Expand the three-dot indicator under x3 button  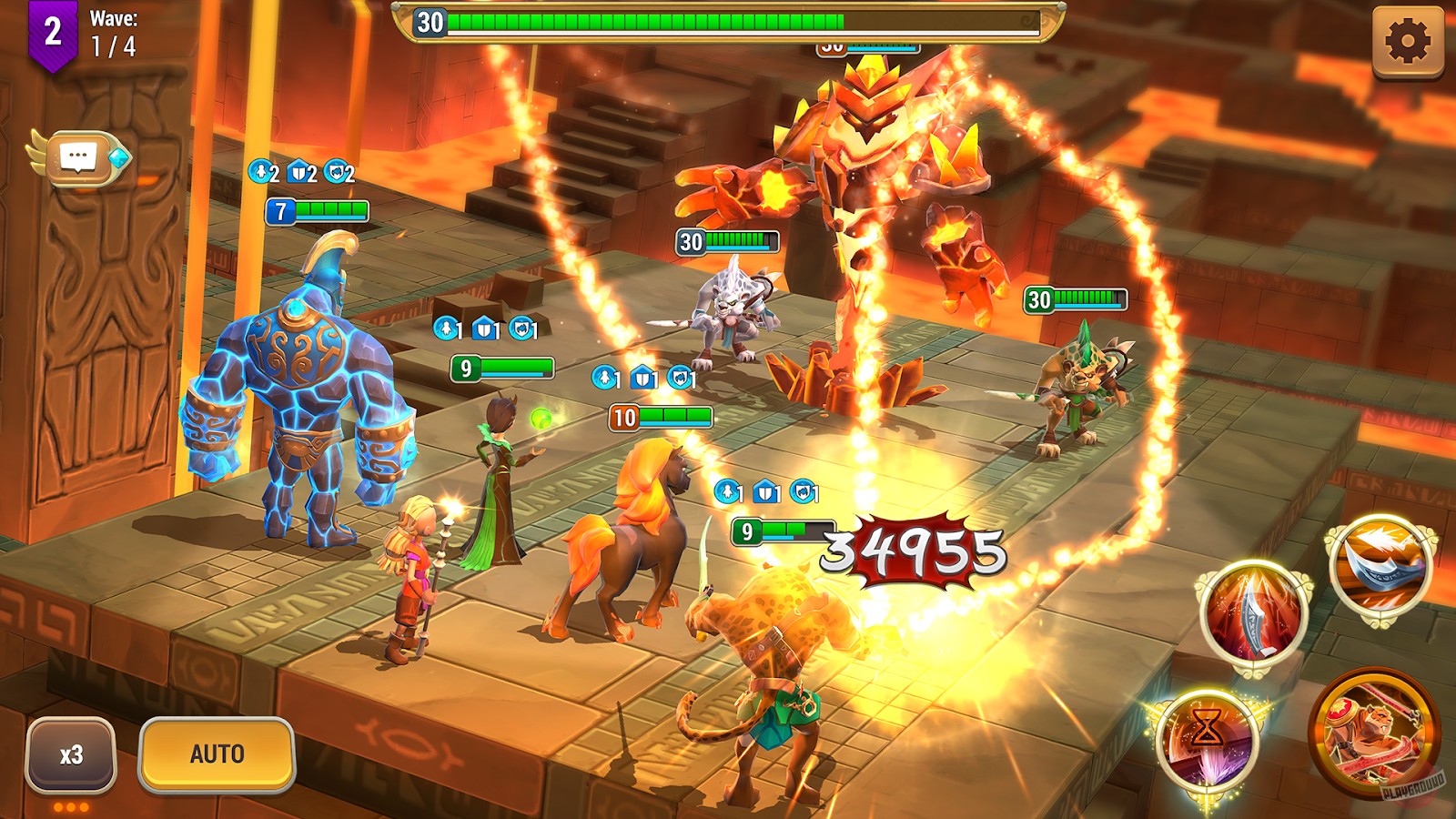tap(73, 805)
